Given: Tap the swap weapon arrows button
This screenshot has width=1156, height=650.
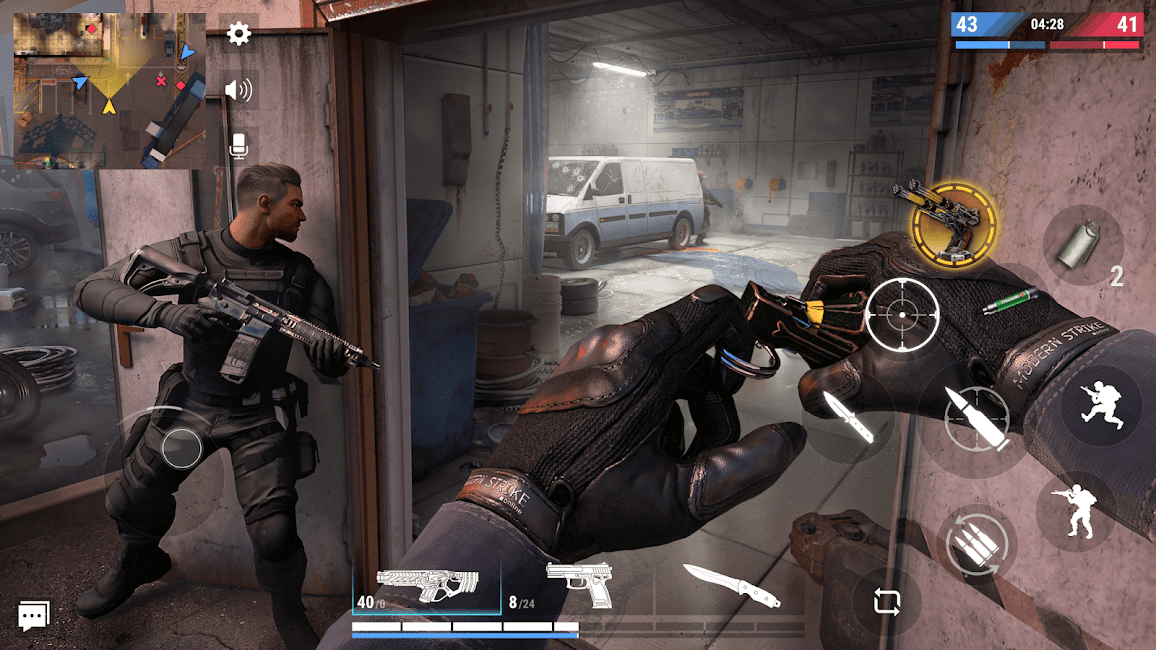Looking at the screenshot, I should pyautogui.click(x=887, y=602).
